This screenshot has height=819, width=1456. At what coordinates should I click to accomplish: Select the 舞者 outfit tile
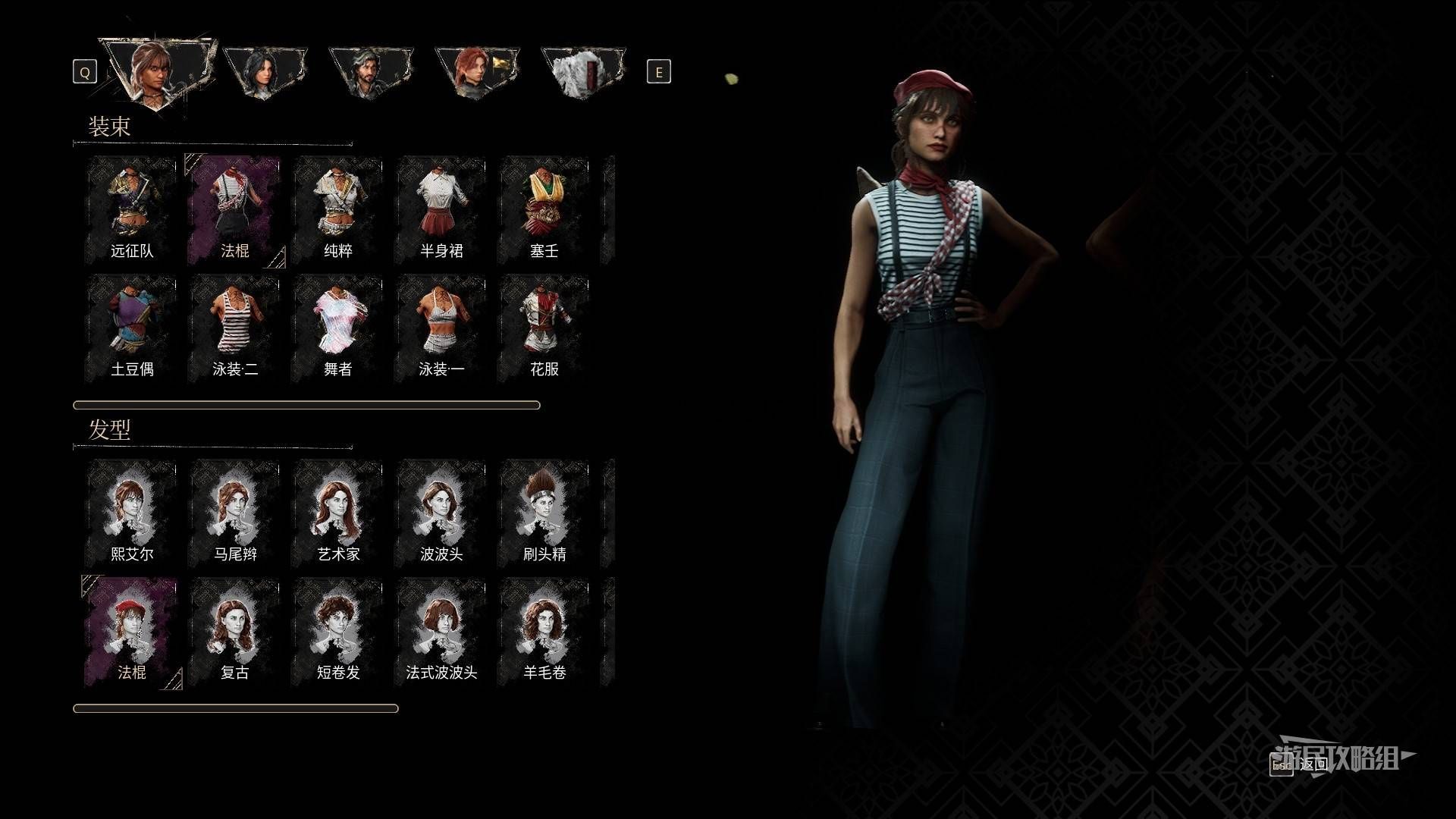click(x=338, y=328)
